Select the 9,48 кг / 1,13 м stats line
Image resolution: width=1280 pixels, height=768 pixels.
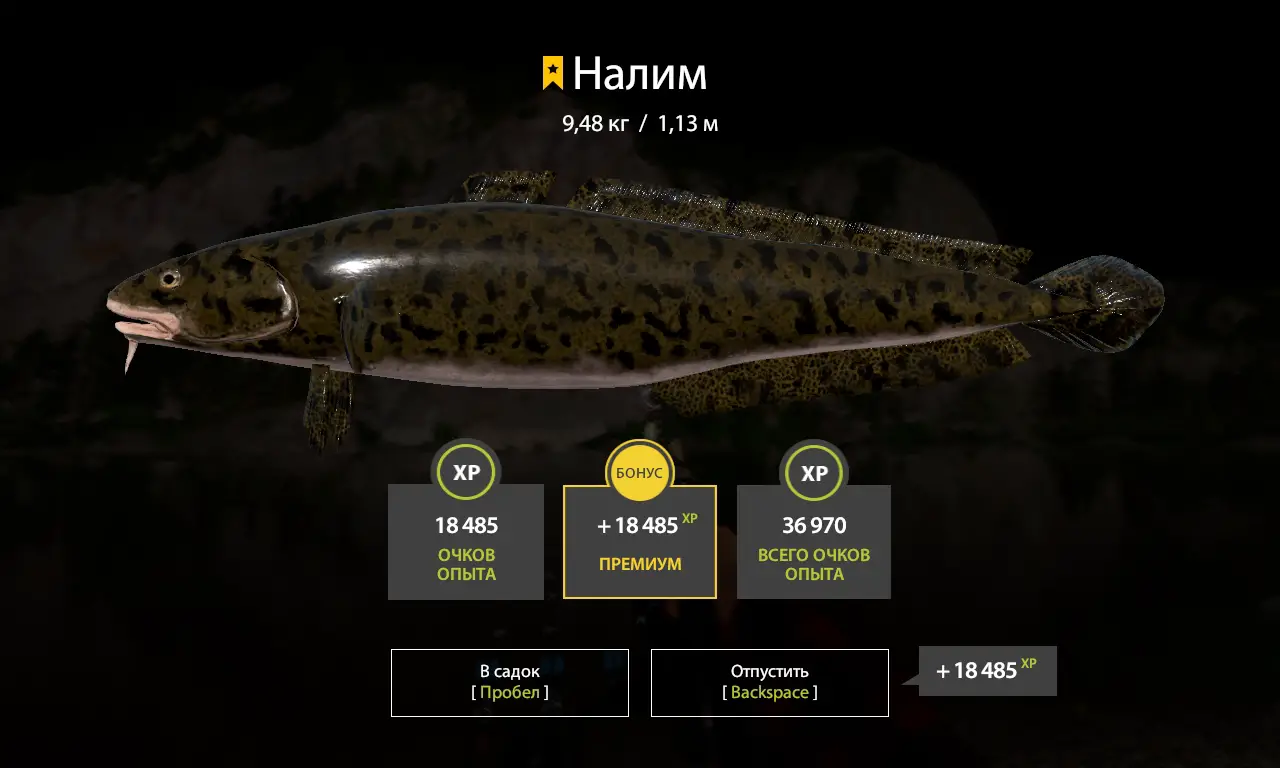coord(640,123)
